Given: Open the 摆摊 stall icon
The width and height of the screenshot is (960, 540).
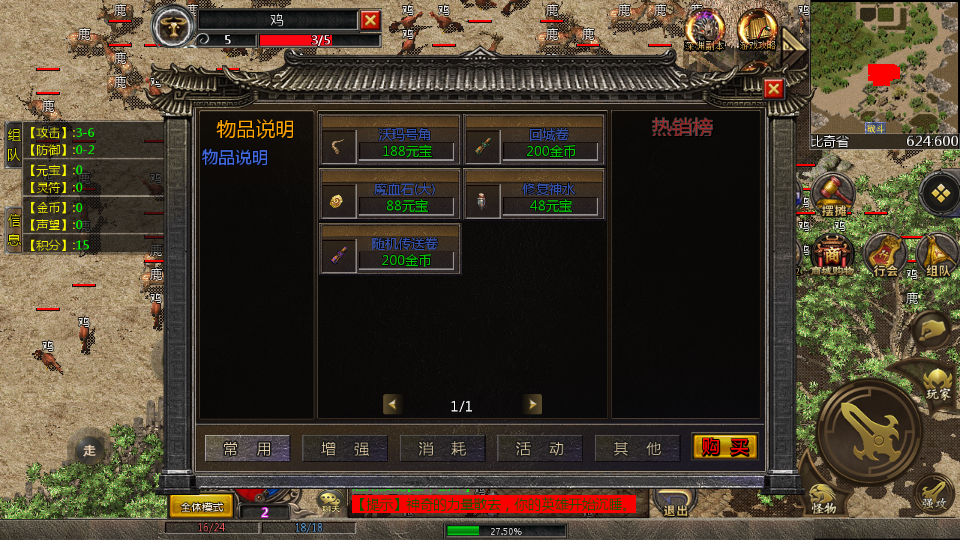Looking at the screenshot, I should (832, 193).
